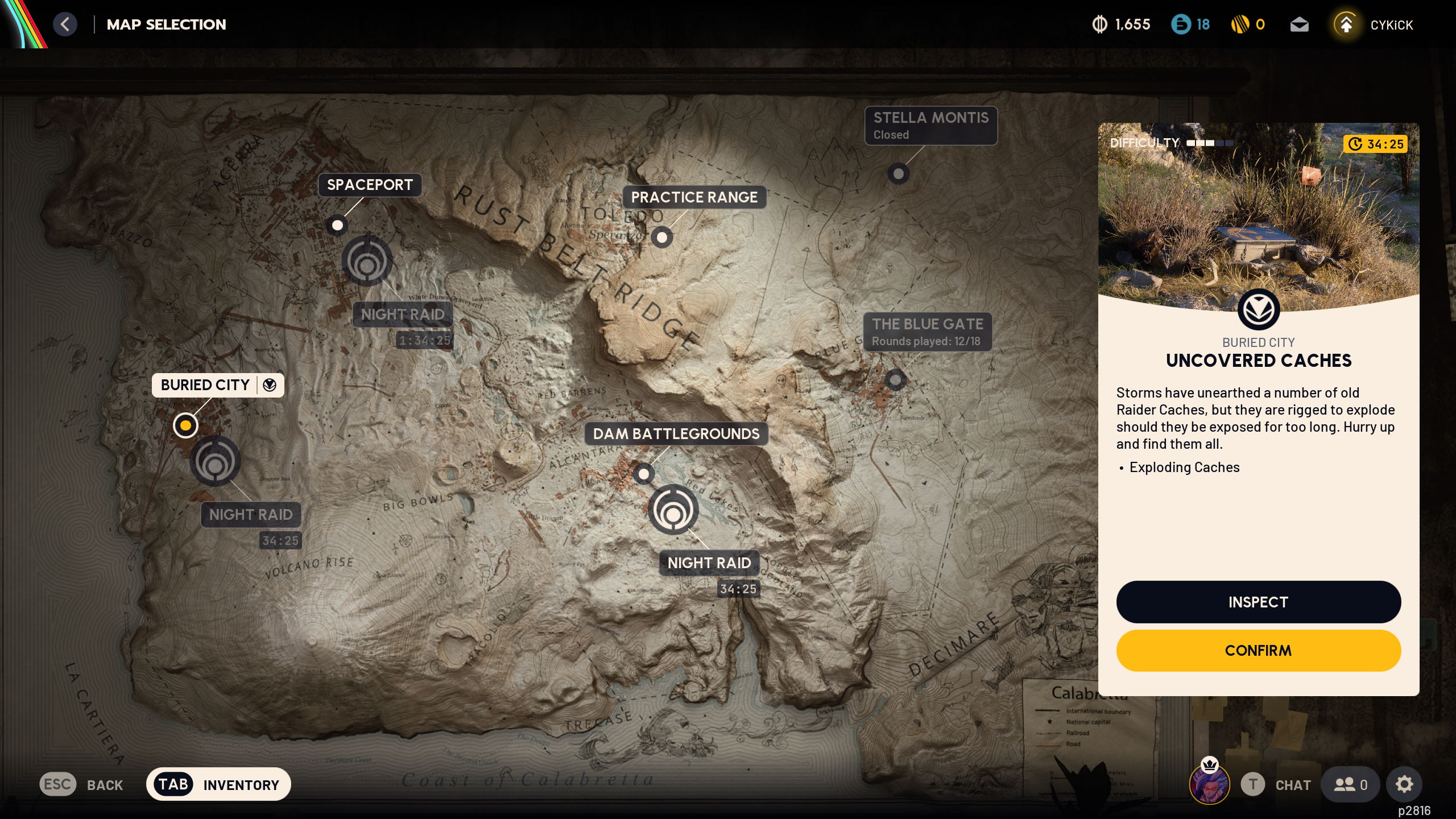Click the player avatar with the crown
The width and height of the screenshot is (1456, 819).
click(x=1209, y=785)
